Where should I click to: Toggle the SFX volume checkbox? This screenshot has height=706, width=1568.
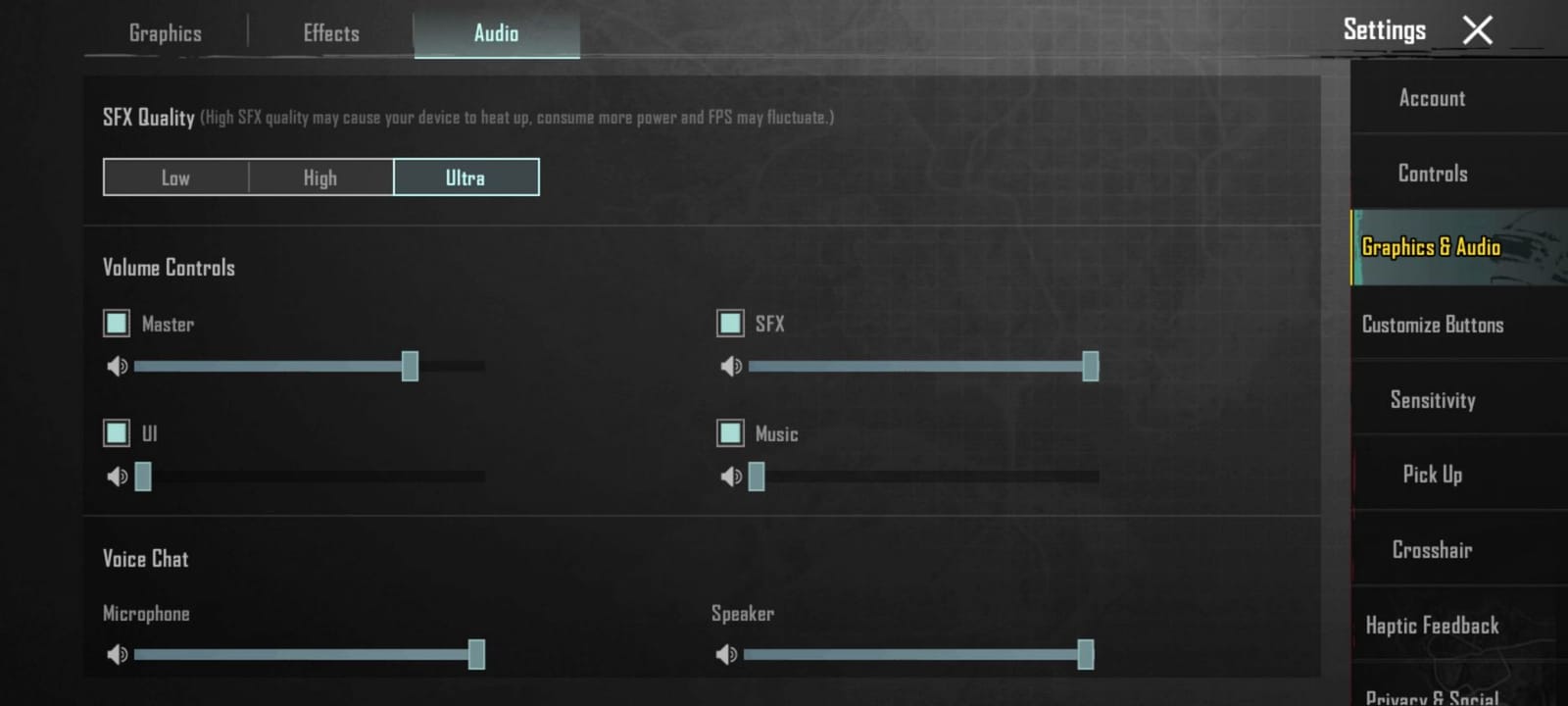point(729,323)
